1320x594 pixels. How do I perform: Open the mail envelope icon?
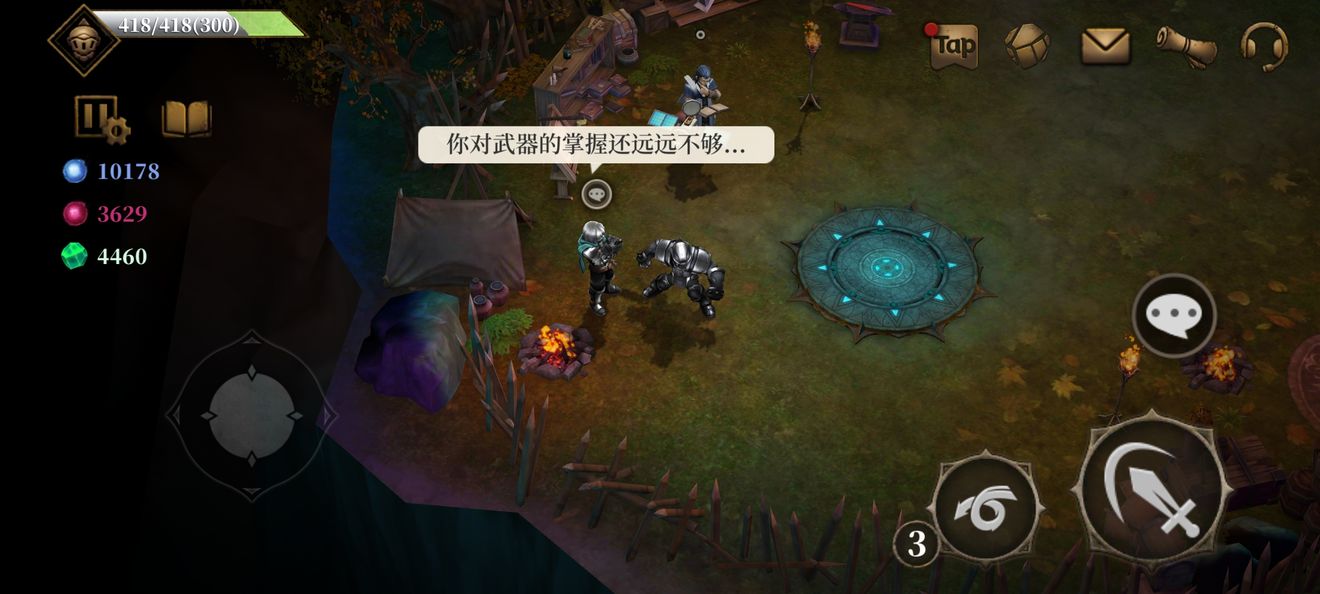pyautogui.click(x=1105, y=45)
